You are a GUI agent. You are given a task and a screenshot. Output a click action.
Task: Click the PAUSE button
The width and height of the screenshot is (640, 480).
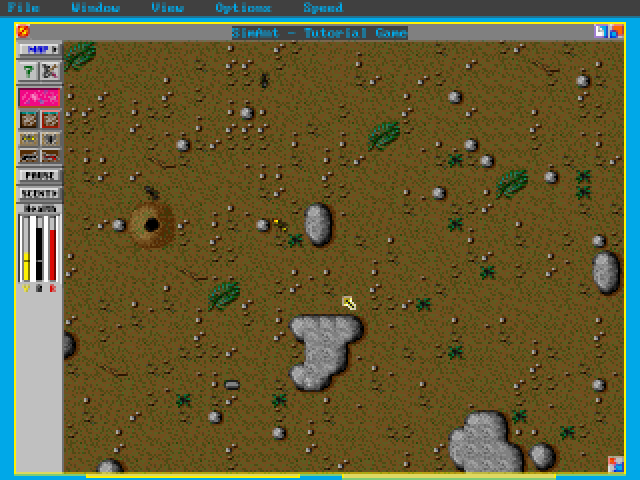point(40,175)
